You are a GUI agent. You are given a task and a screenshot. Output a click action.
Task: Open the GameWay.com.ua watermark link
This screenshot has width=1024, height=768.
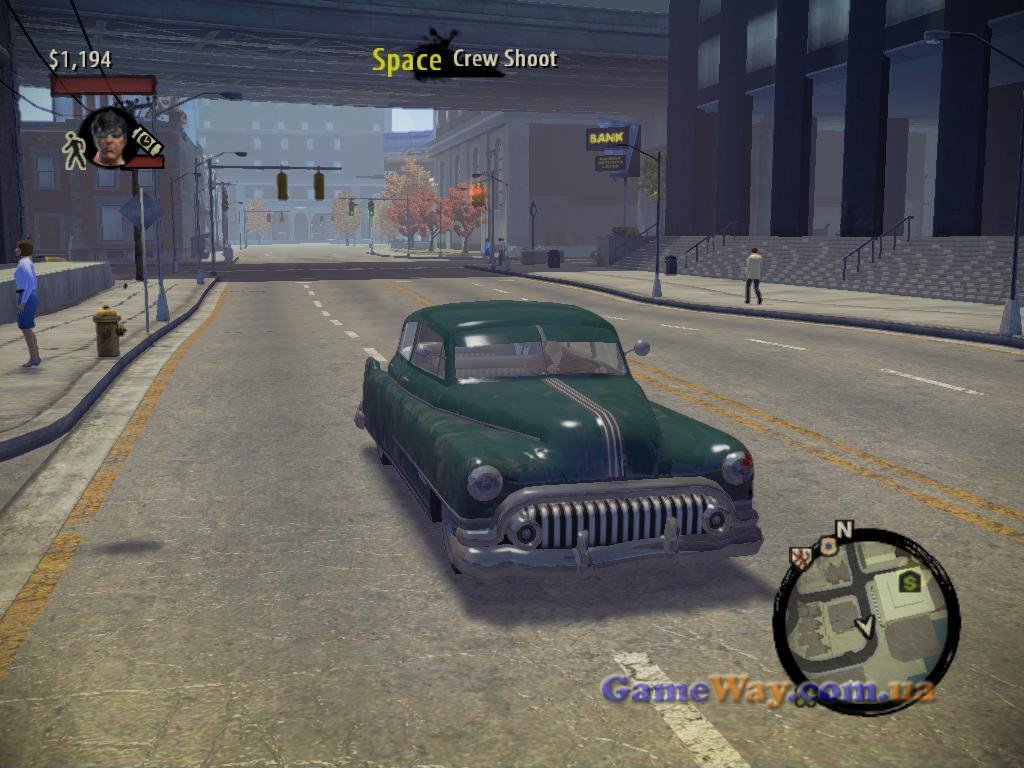[x=768, y=690]
